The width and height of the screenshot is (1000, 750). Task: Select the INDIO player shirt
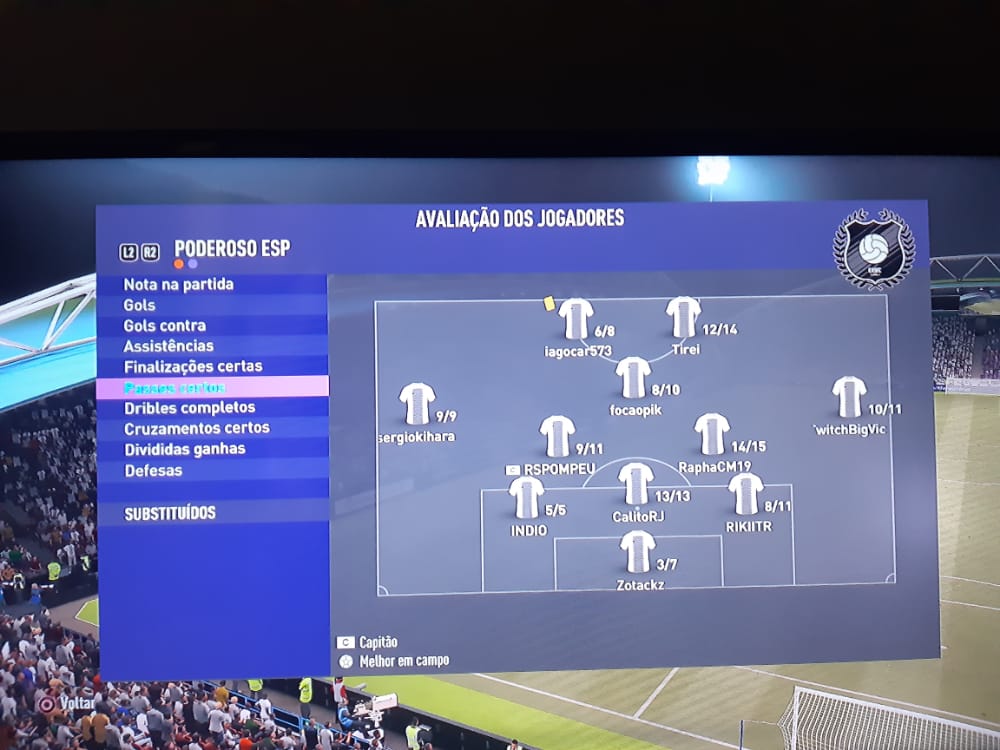coord(526,497)
